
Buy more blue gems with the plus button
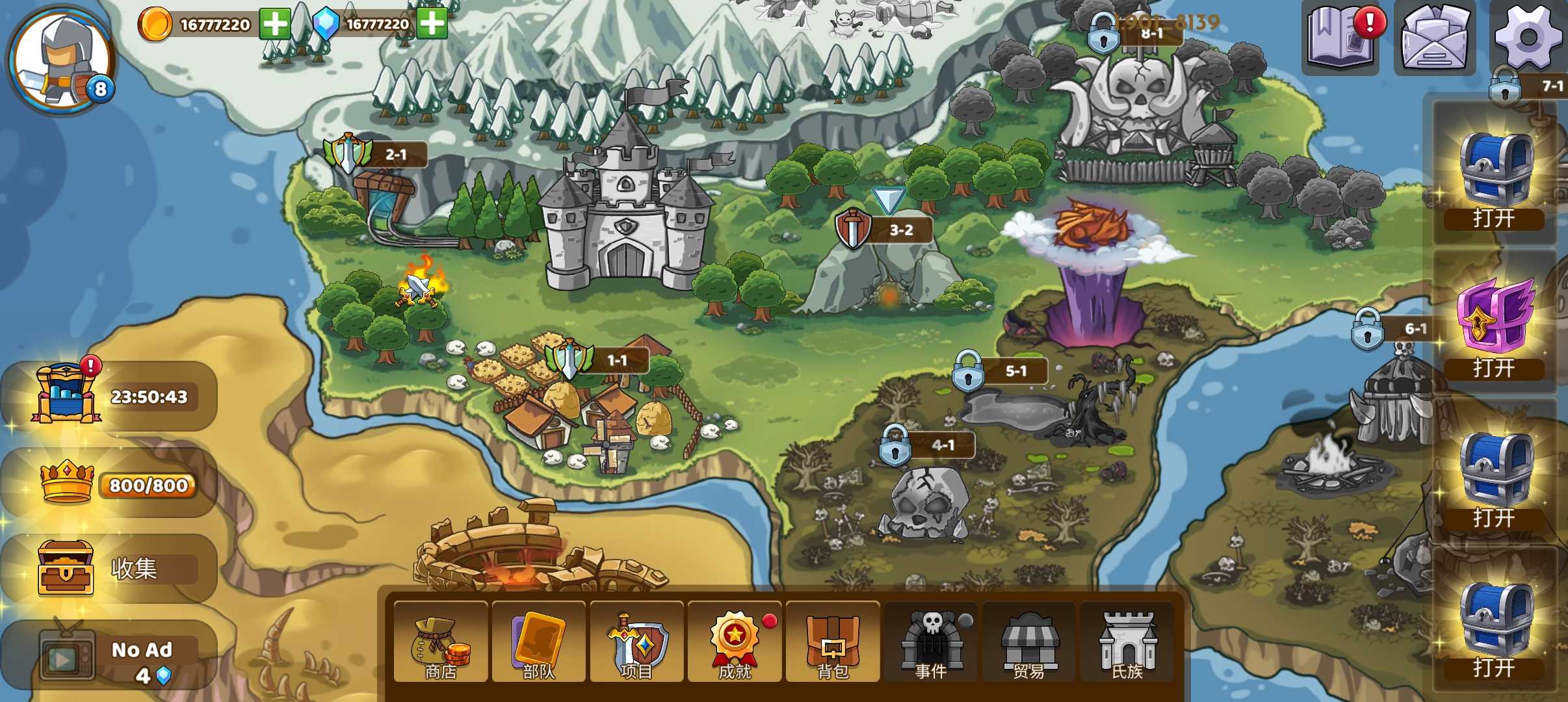click(432, 25)
